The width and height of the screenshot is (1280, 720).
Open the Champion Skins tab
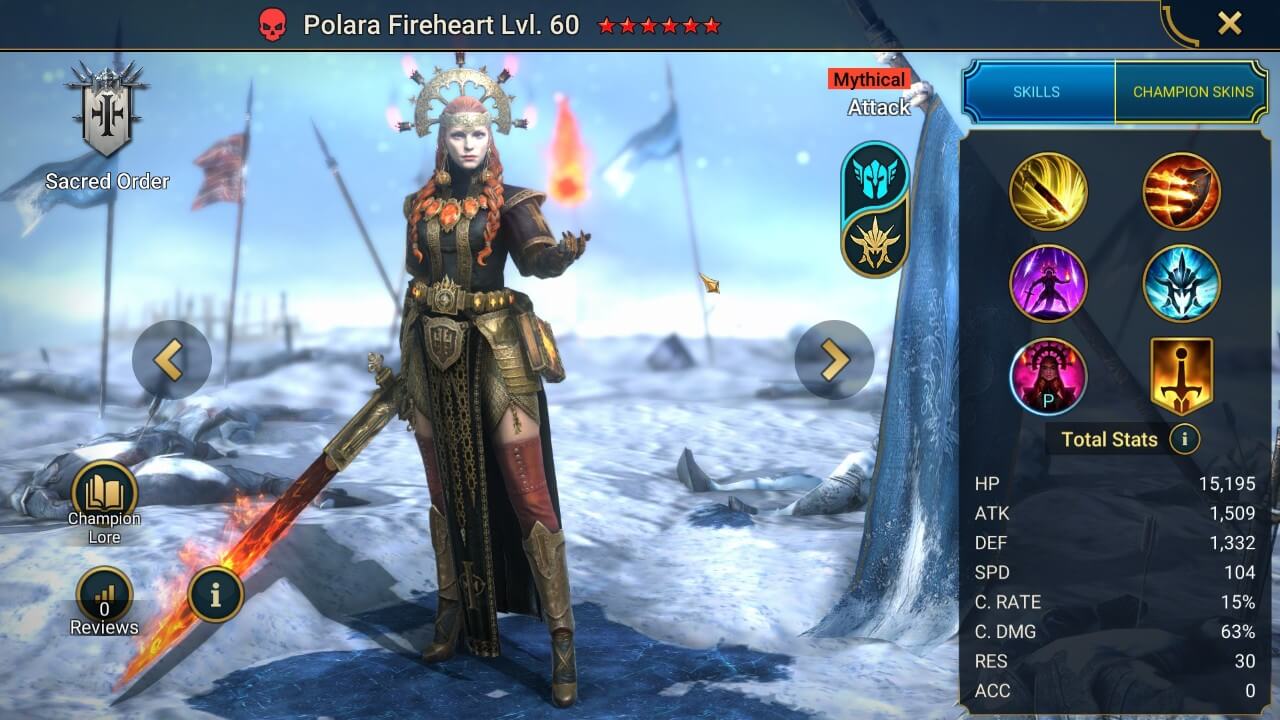(x=1192, y=92)
